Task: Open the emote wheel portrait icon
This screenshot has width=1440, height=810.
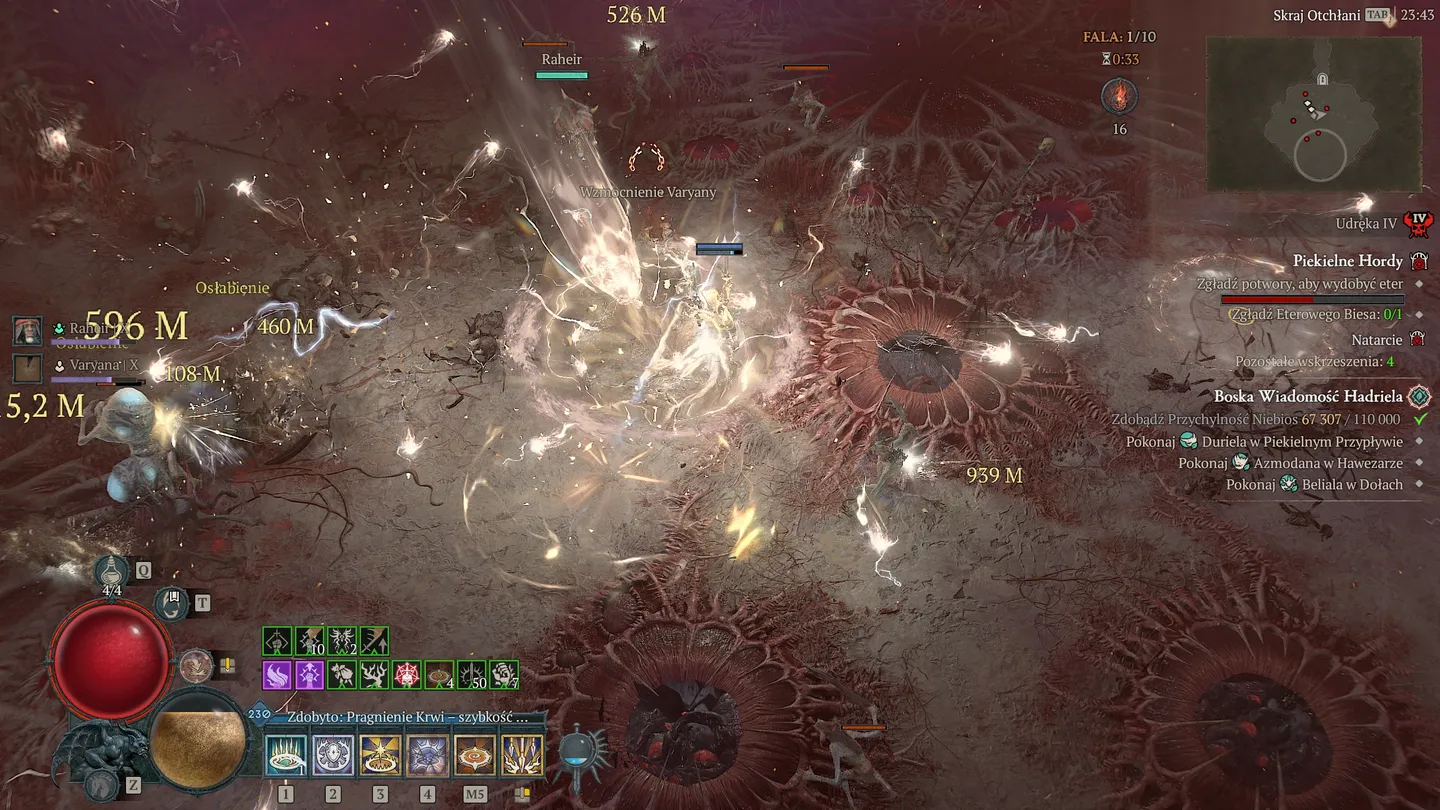Action: coord(195,666)
